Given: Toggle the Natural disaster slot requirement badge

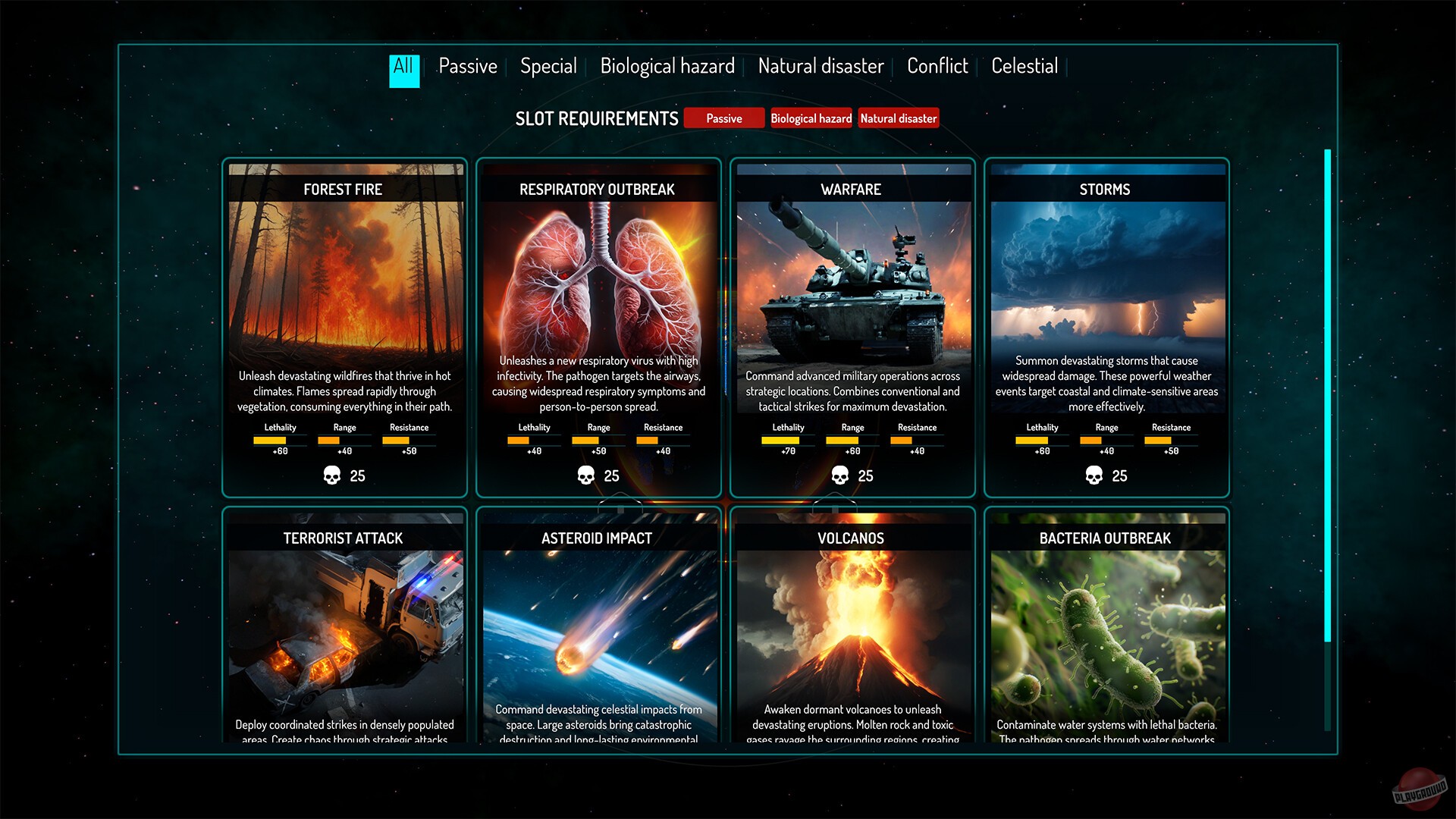Looking at the screenshot, I should click(x=899, y=118).
